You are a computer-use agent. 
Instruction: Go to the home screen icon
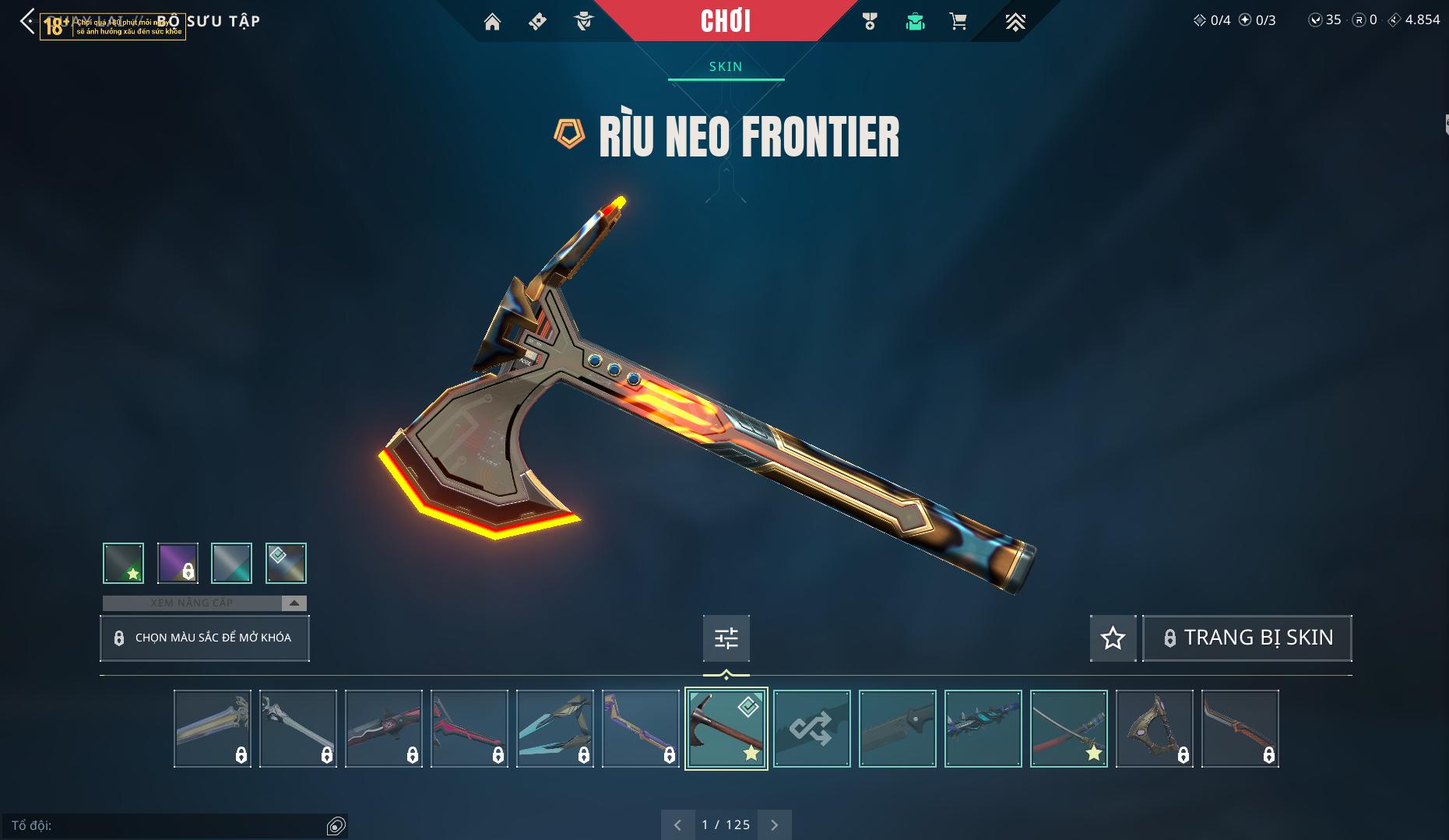[492, 22]
